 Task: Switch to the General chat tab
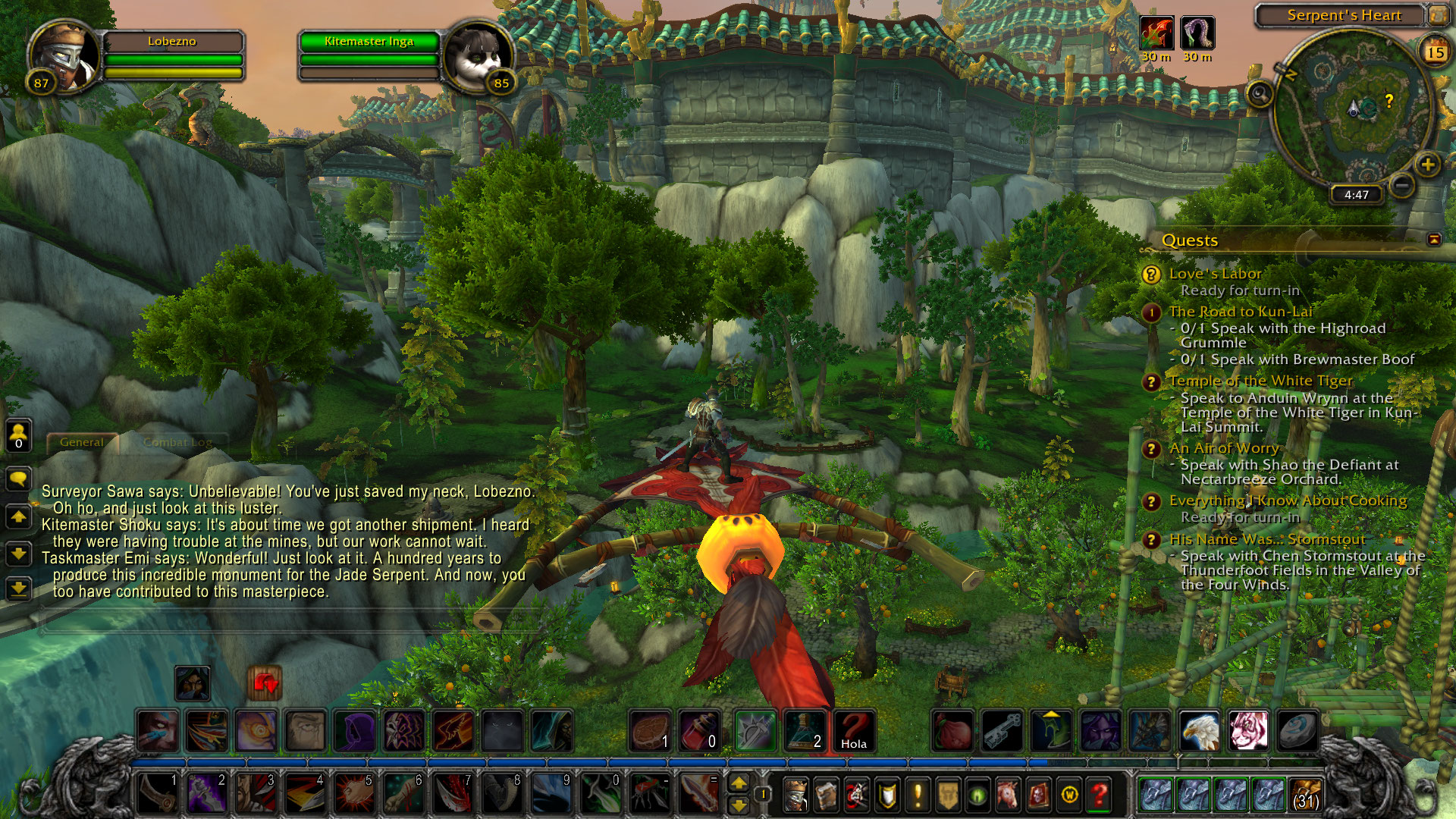(x=81, y=442)
